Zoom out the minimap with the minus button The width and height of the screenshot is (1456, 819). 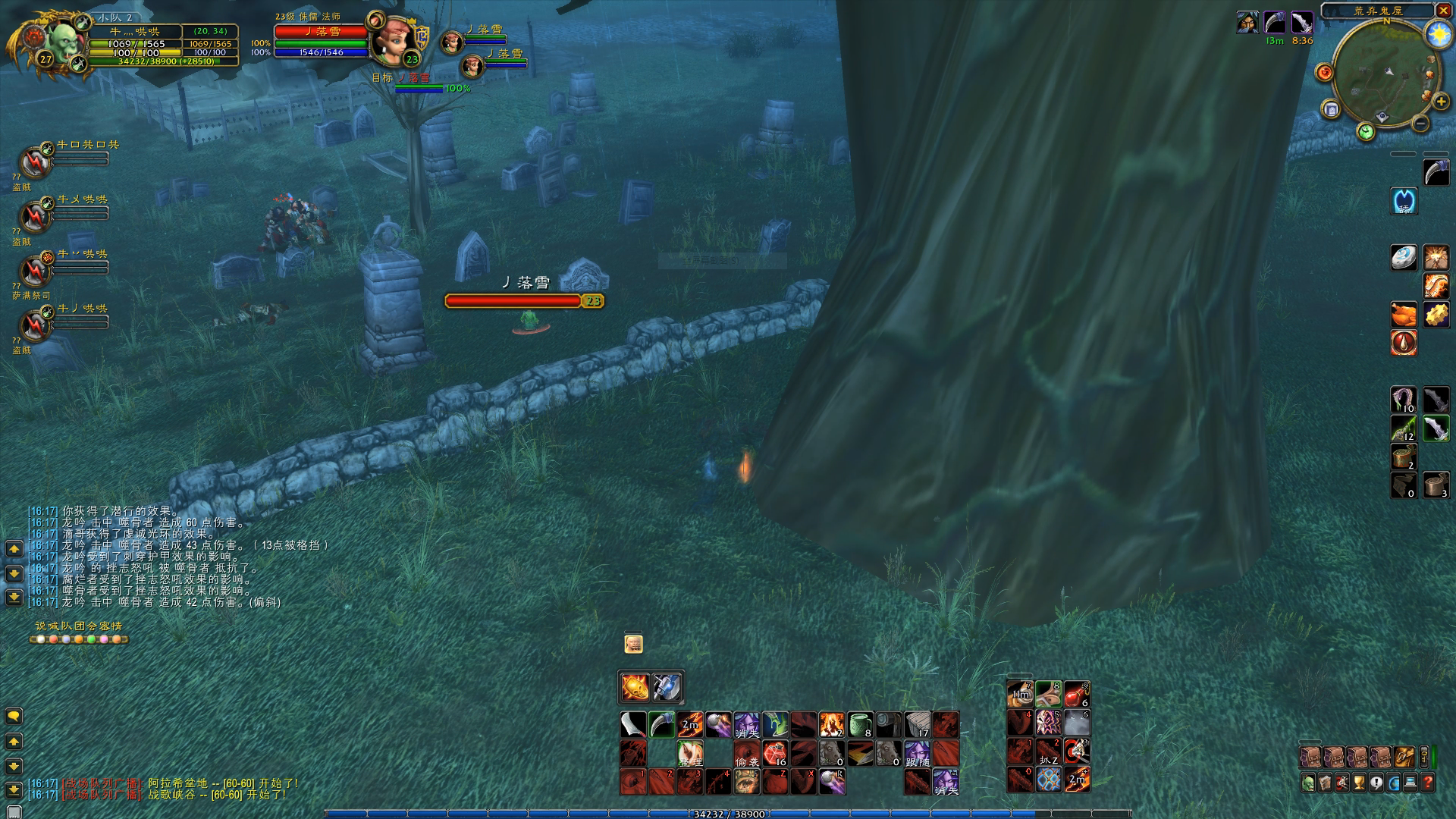pyautogui.click(x=1421, y=123)
